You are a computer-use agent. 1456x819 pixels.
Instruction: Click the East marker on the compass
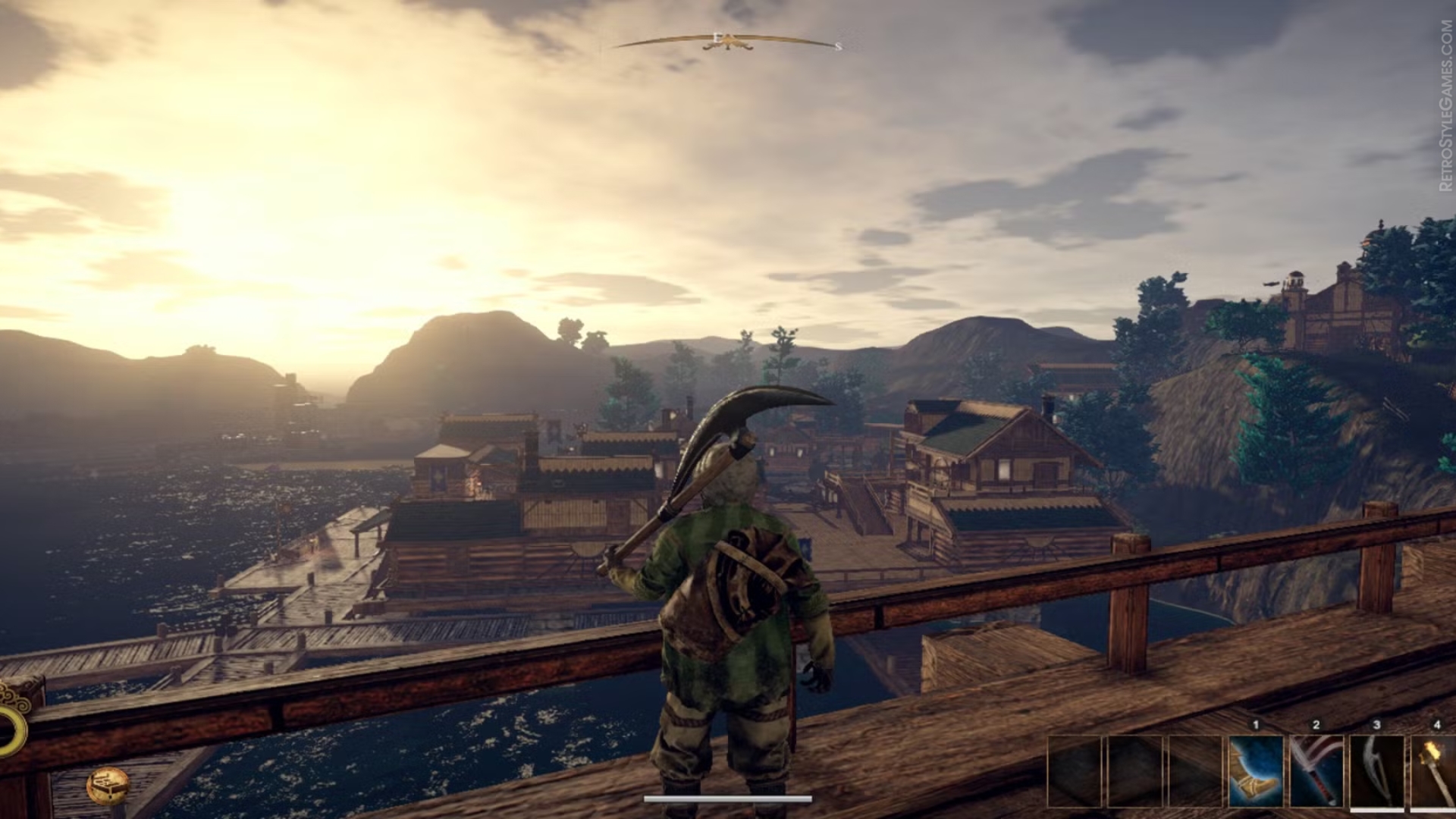[717, 37]
